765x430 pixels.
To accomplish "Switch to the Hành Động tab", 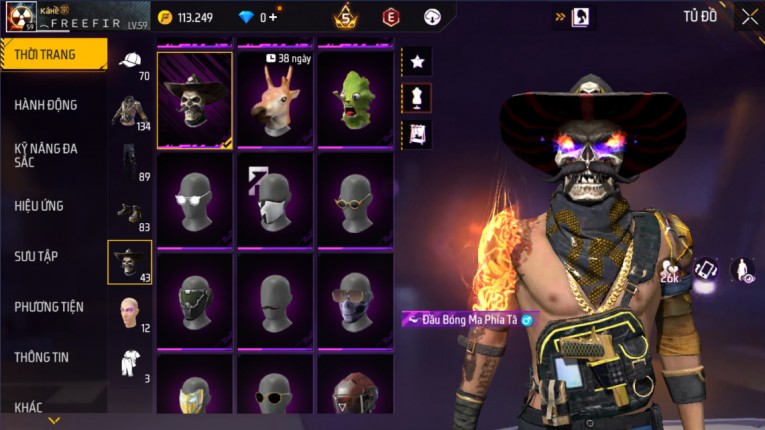I will [x=46, y=105].
